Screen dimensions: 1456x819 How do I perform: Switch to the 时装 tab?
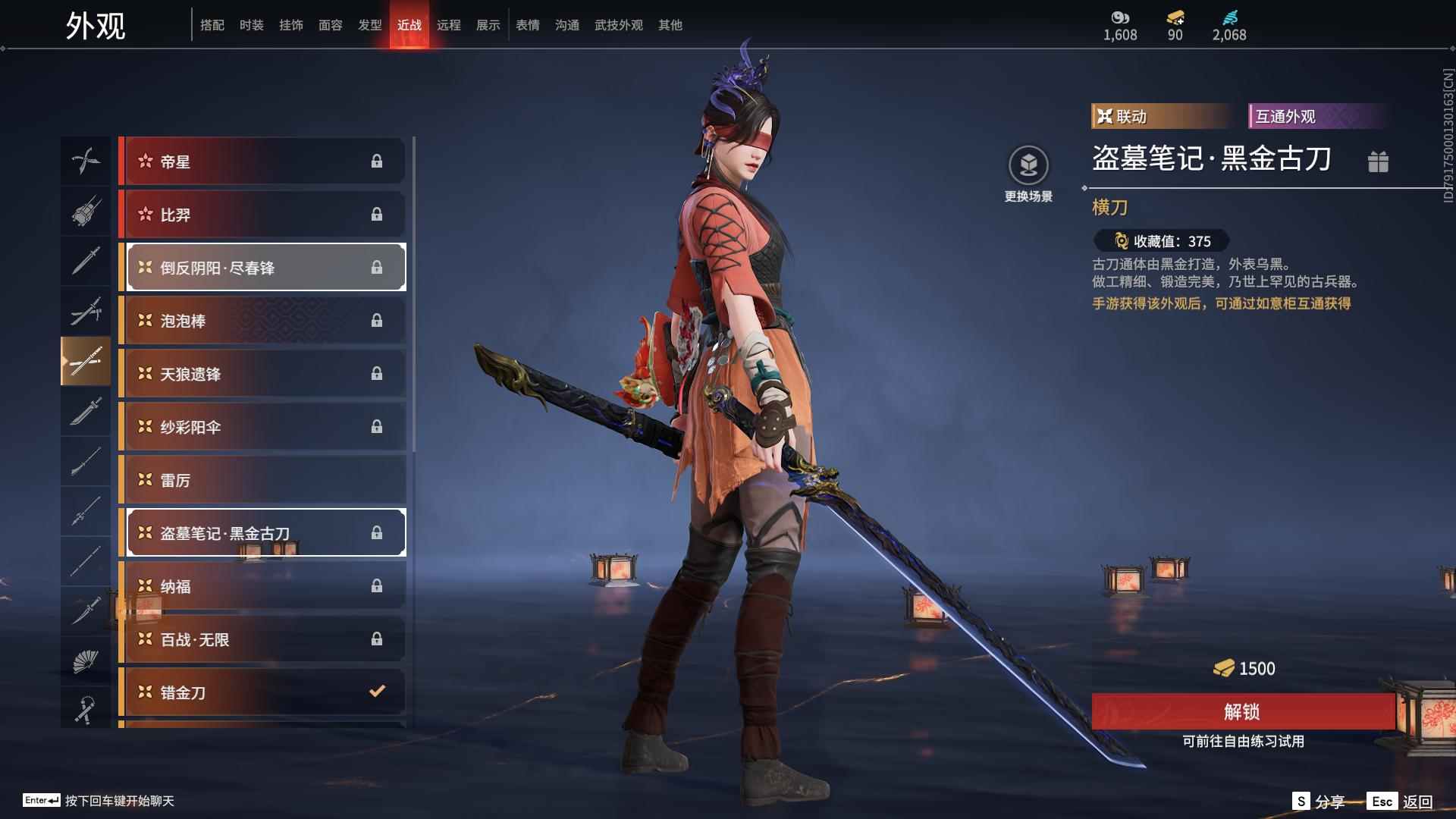pos(251,25)
